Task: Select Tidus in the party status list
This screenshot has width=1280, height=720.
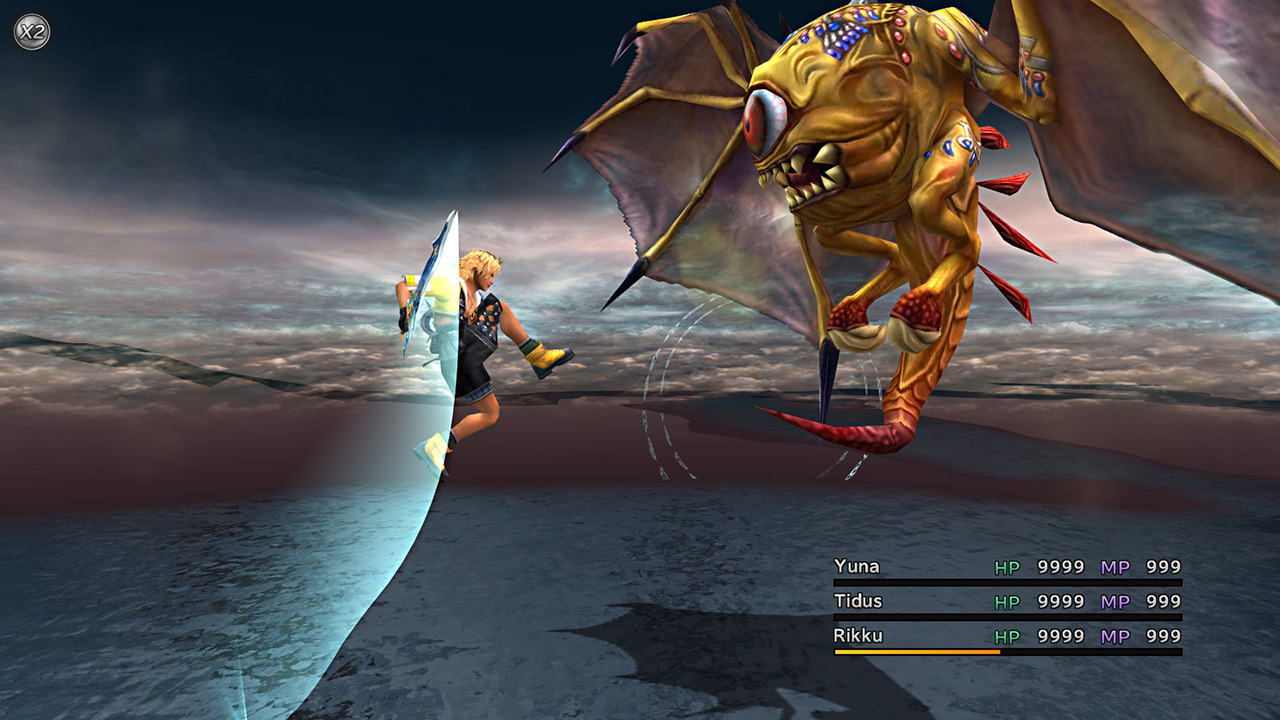Action: tap(859, 601)
